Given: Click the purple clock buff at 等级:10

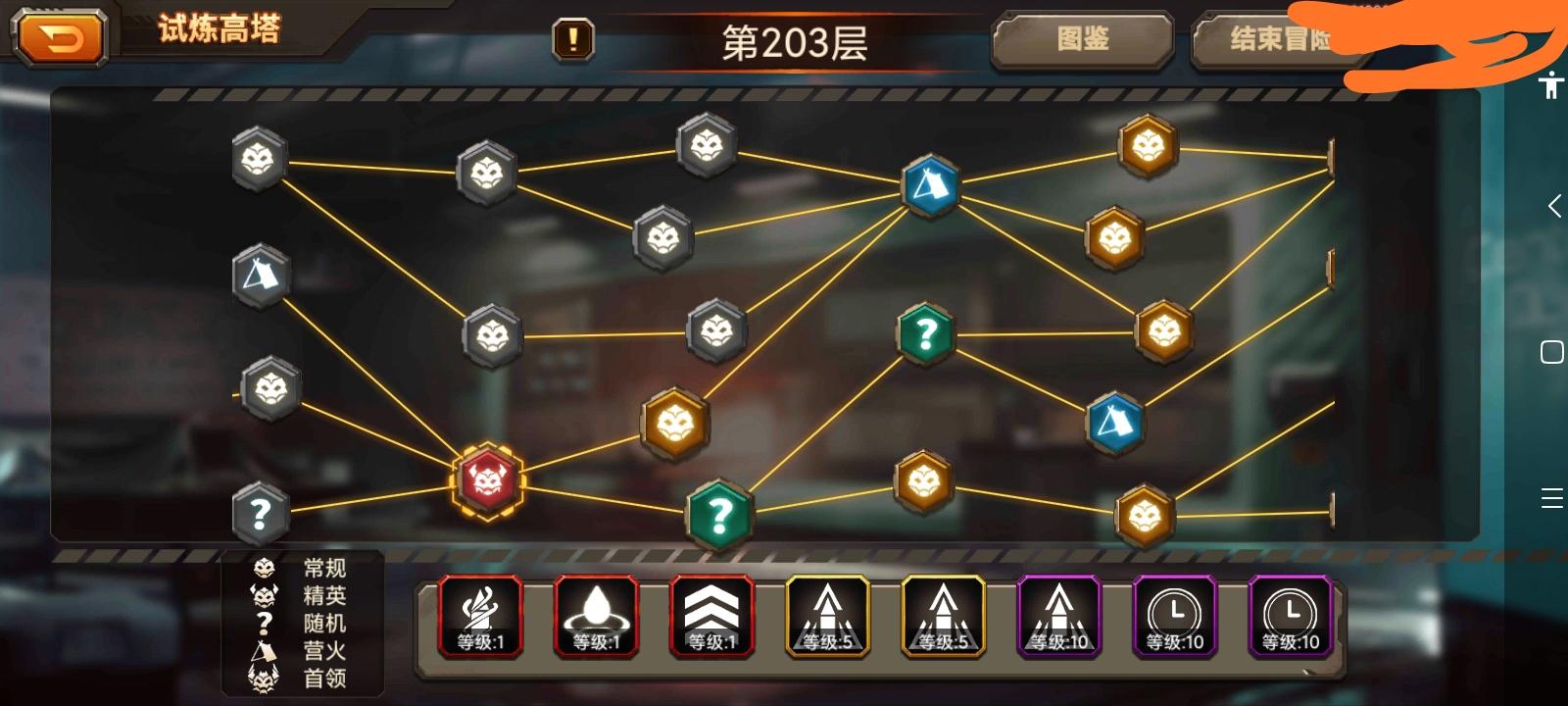Looking at the screenshot, I should (x=1174, y=616).
